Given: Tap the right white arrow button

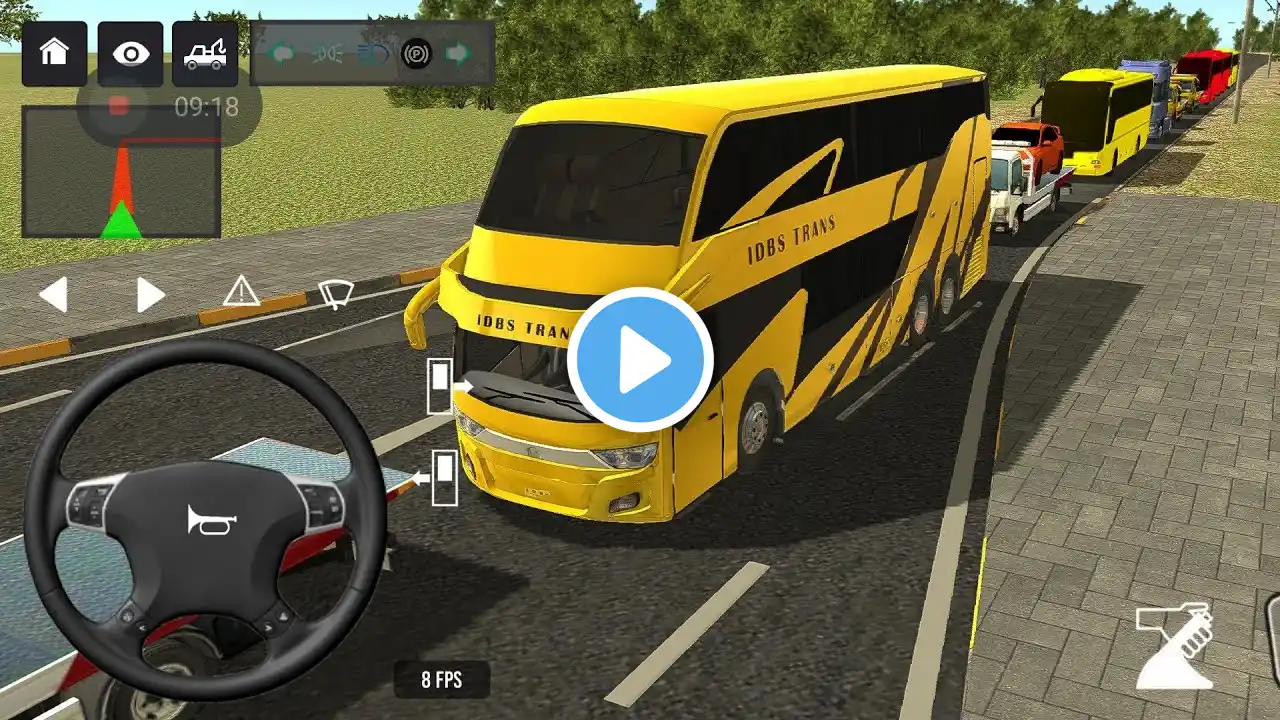Looking at the screenshot, I should (x=150, y=294).
